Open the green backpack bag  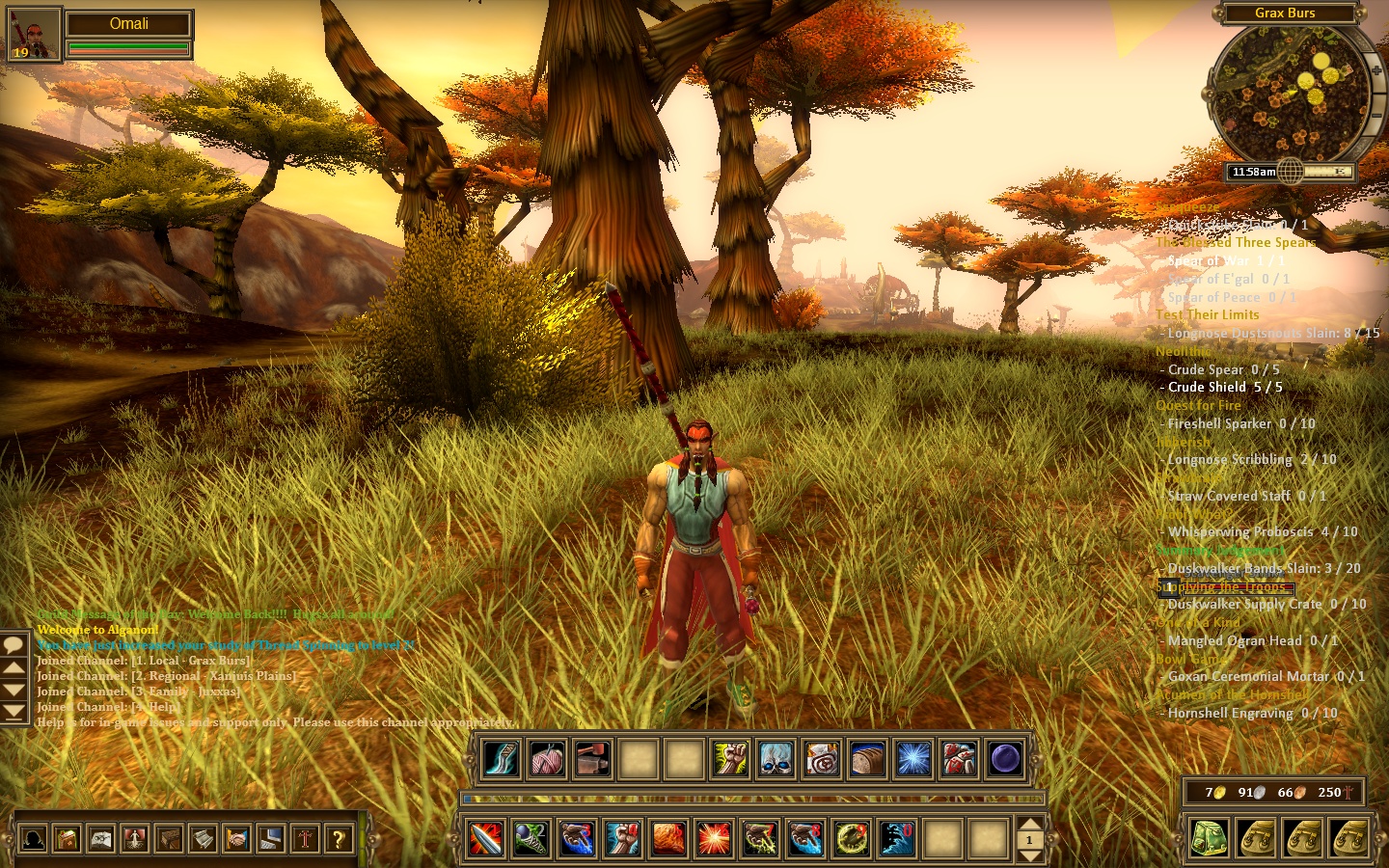pyautogui.click(x=1209, y=838)
